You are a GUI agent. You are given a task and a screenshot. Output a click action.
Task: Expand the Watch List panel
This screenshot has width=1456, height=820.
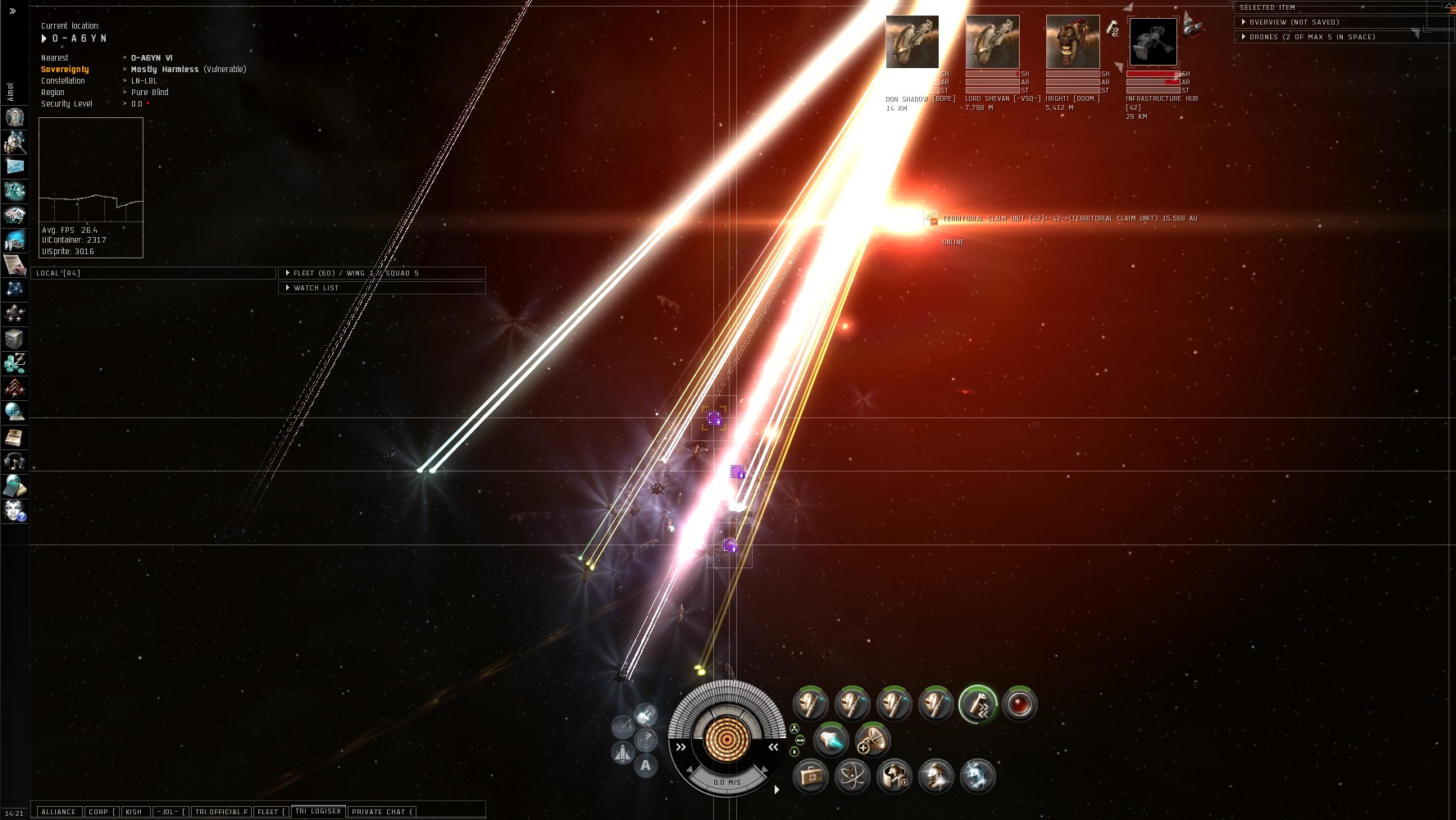click(316, 288)
